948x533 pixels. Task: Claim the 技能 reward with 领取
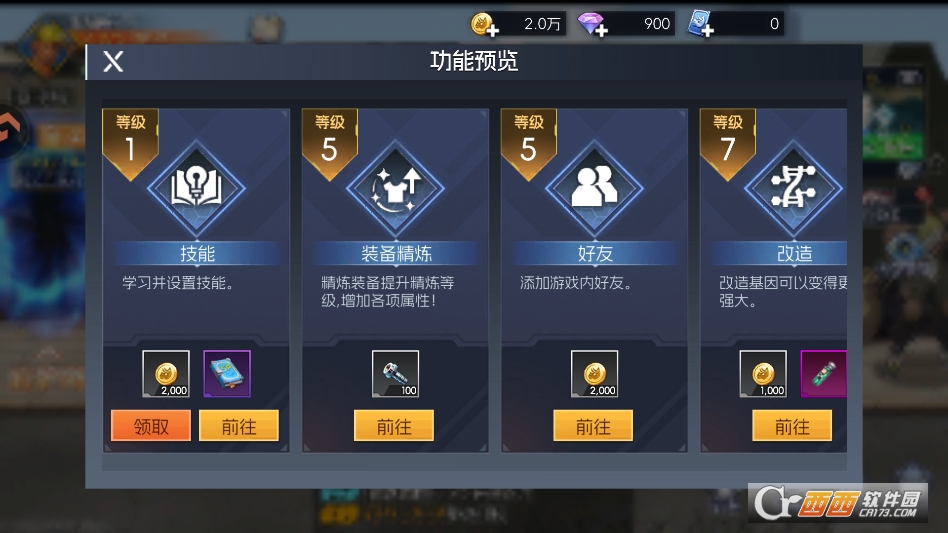click(x=149, y=426)
